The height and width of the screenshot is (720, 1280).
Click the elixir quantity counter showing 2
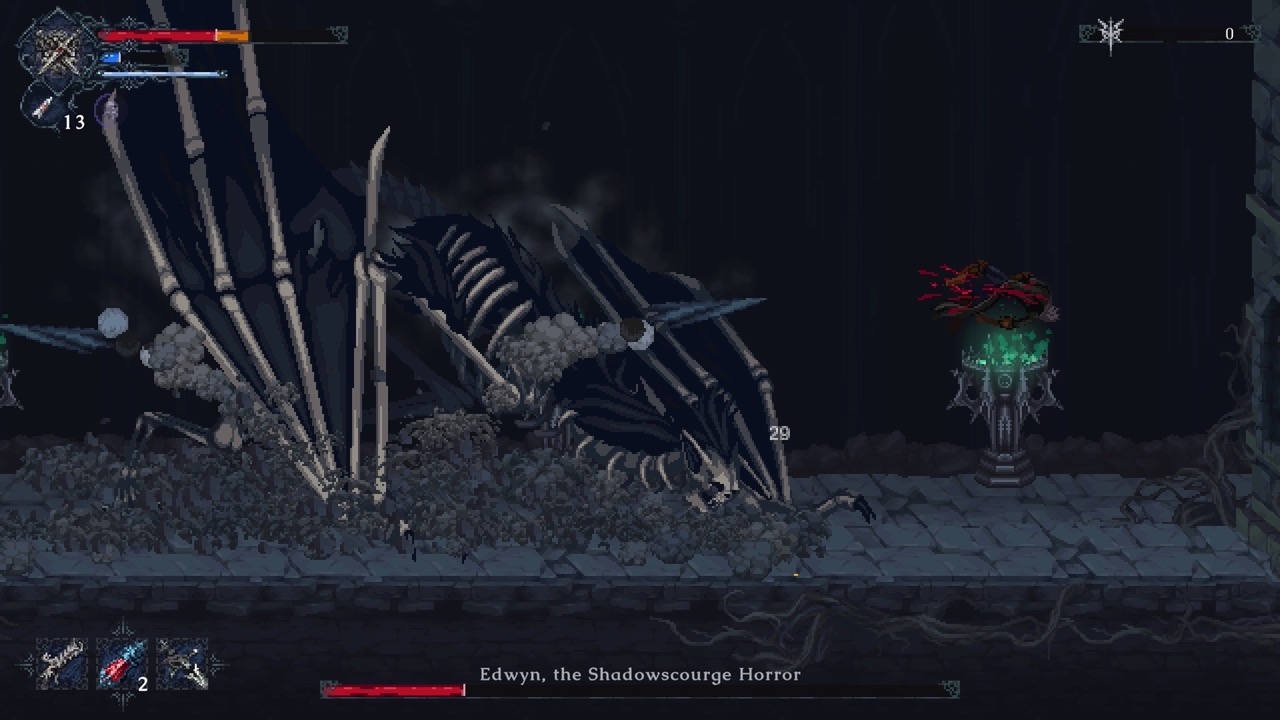(142, 682)
